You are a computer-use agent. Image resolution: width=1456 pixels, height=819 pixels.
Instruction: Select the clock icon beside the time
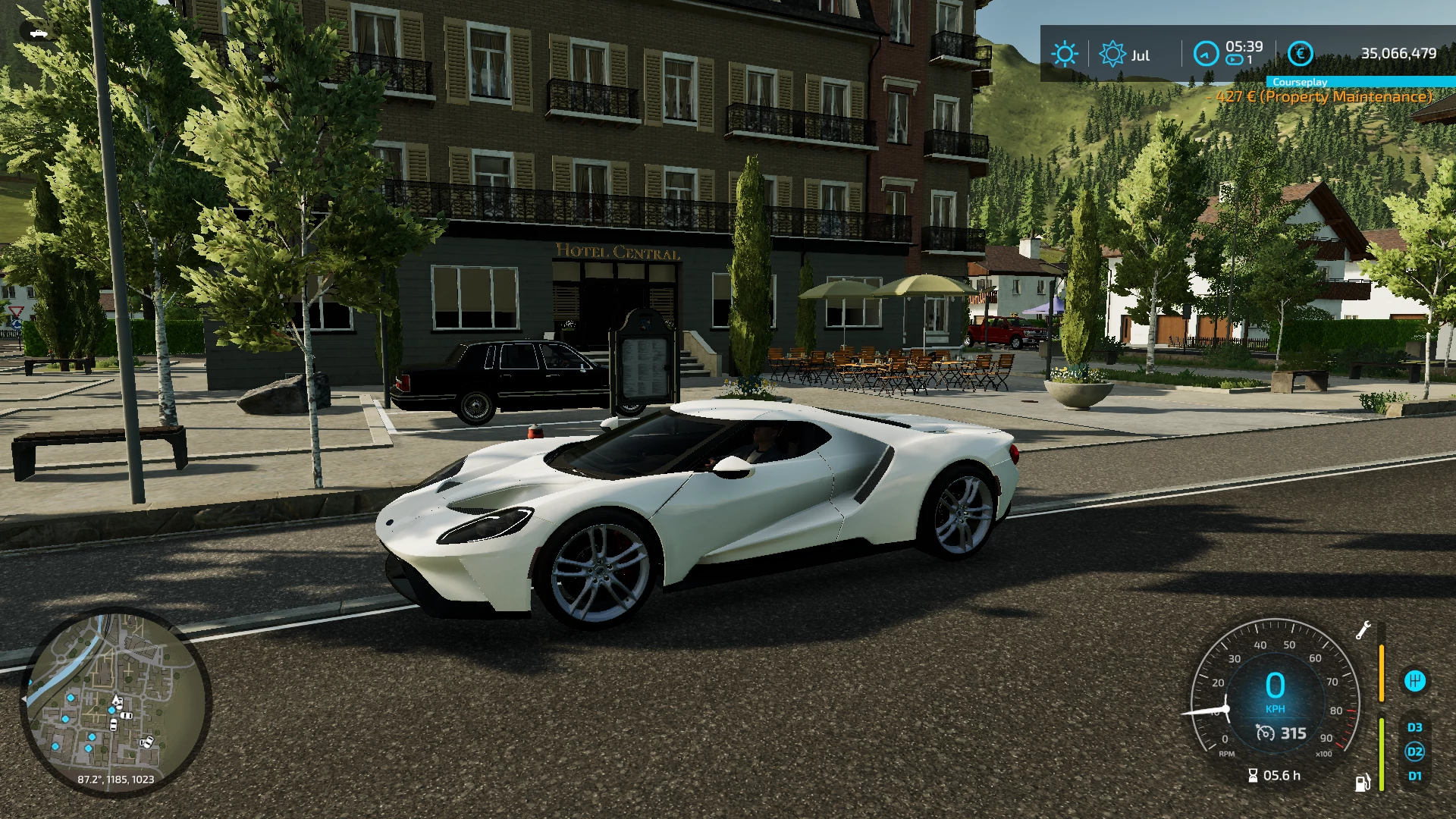(x=1205, y=54)
